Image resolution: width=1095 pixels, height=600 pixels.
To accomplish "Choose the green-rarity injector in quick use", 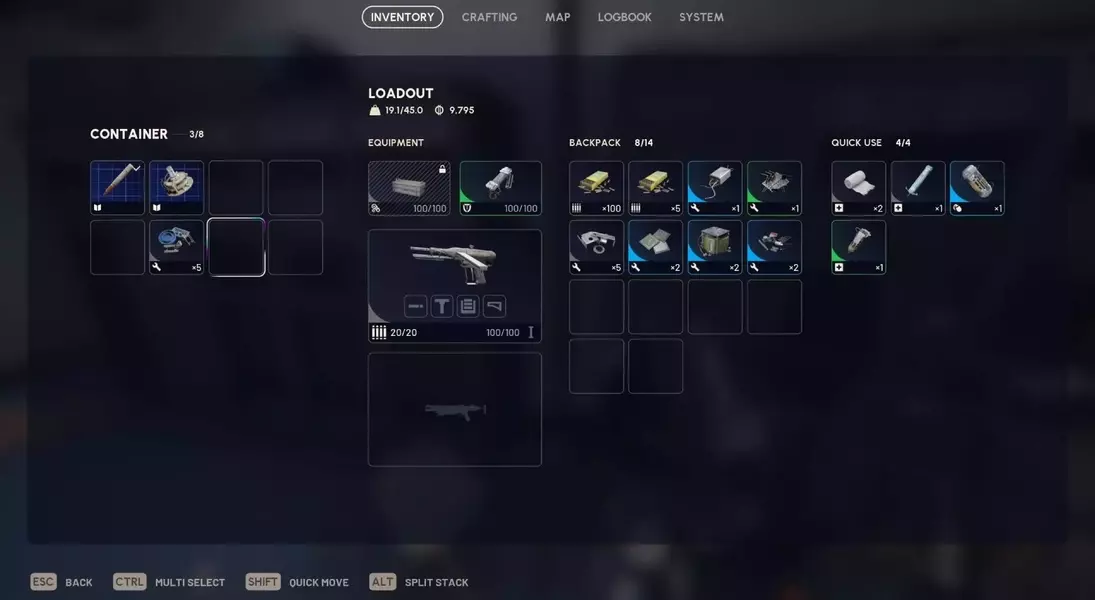I will pyautogui.click(x=858, y=247).
